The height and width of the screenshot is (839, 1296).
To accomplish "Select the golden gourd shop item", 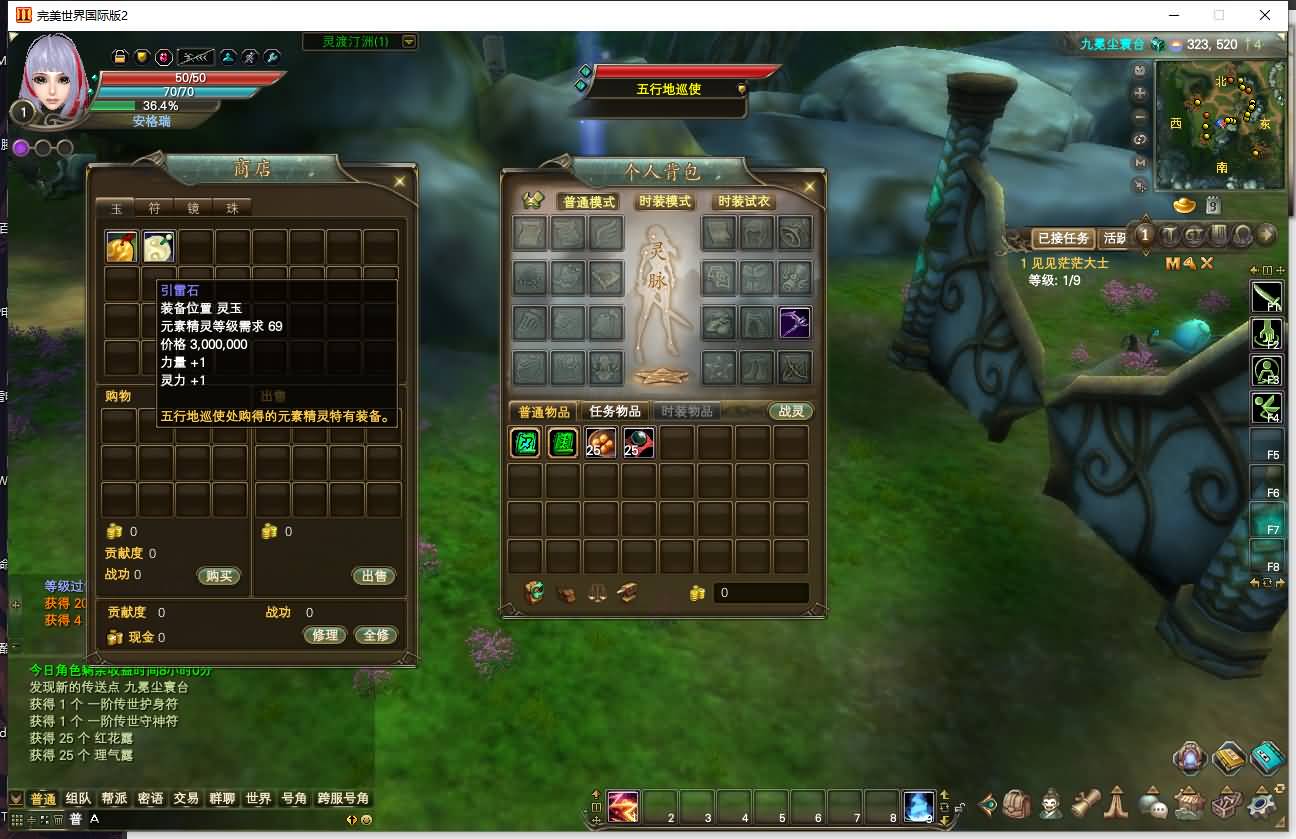I will pos(121,247).
